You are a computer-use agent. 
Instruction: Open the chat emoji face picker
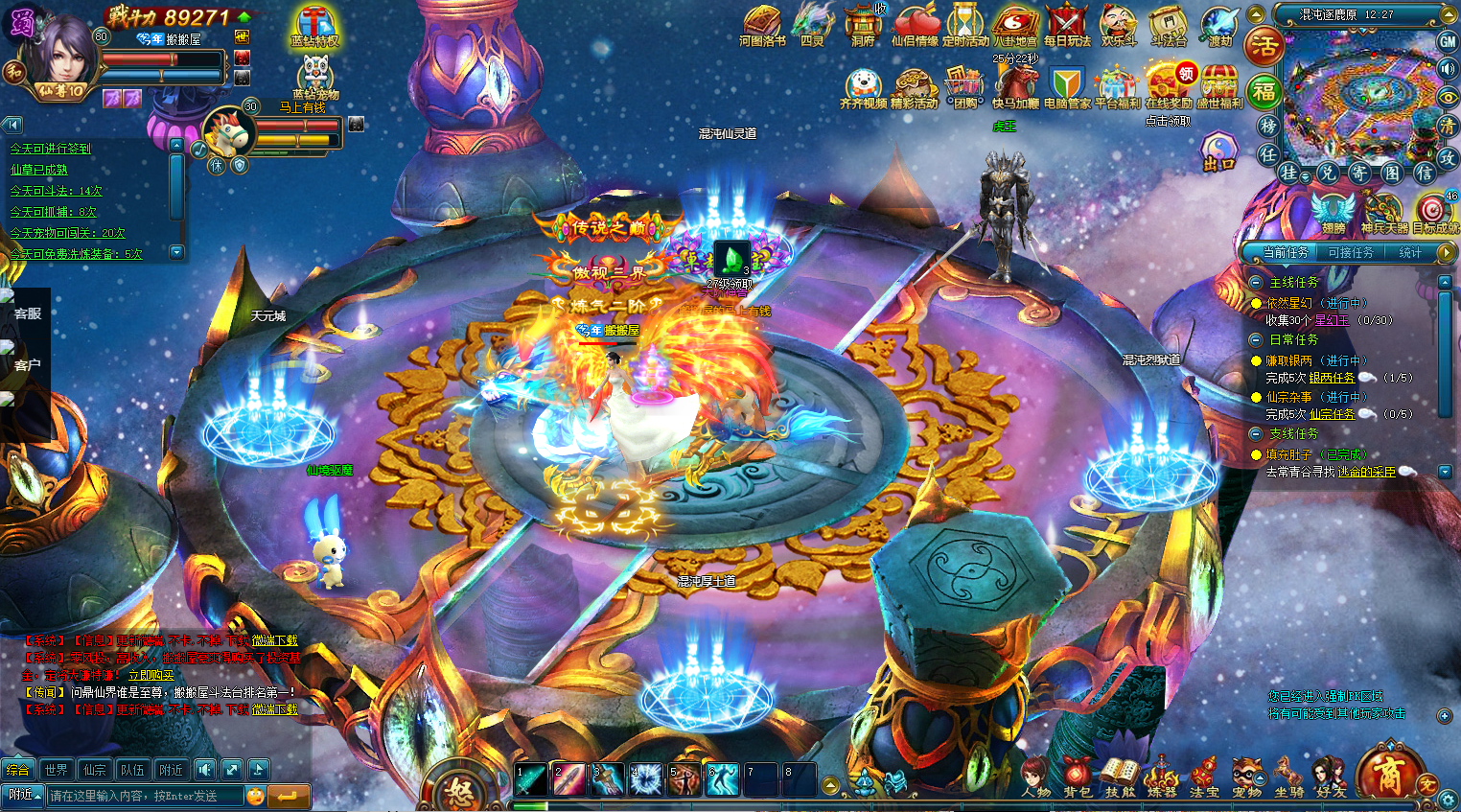255,796
